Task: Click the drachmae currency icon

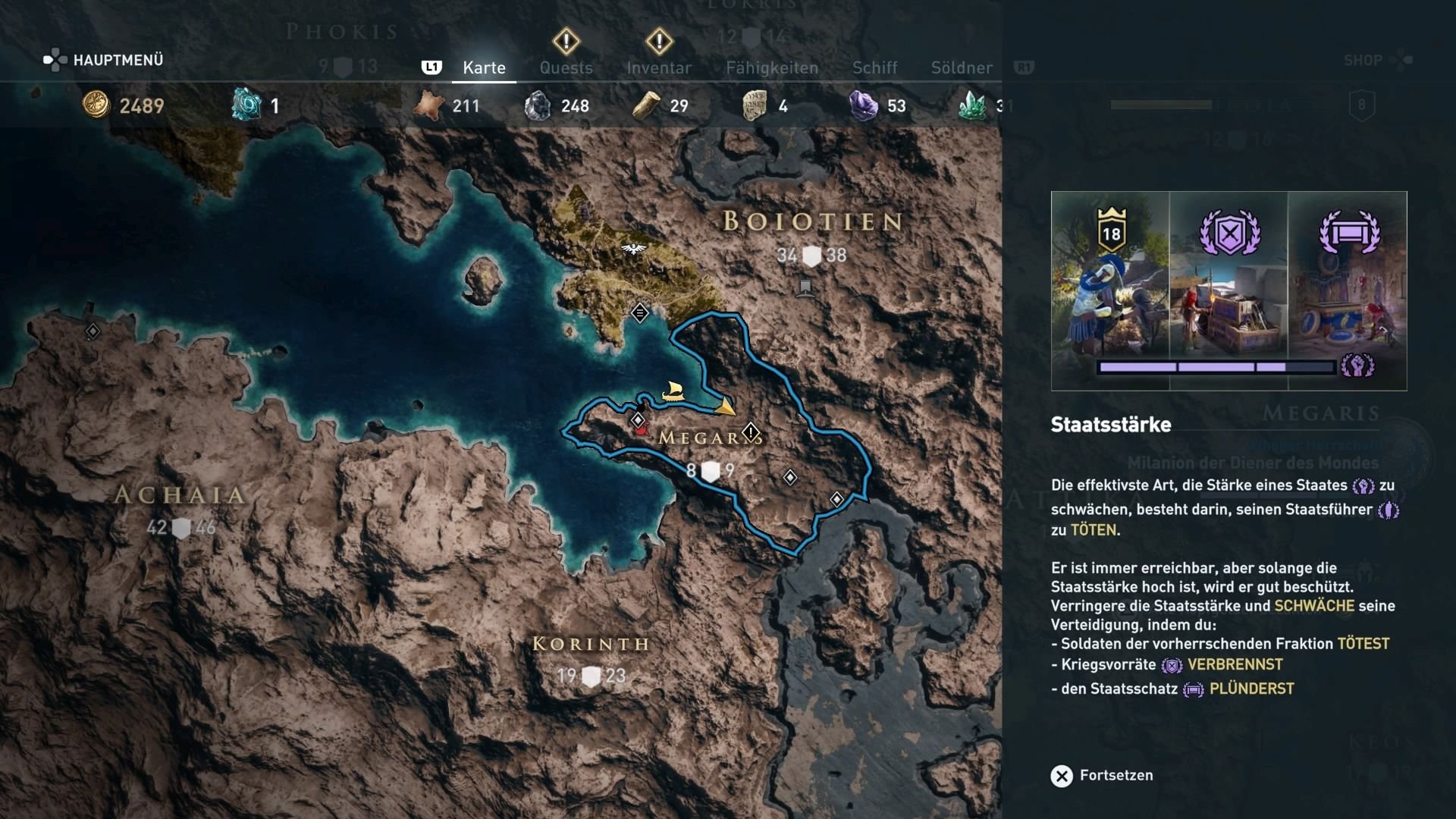Action: (x=96, y=105)
